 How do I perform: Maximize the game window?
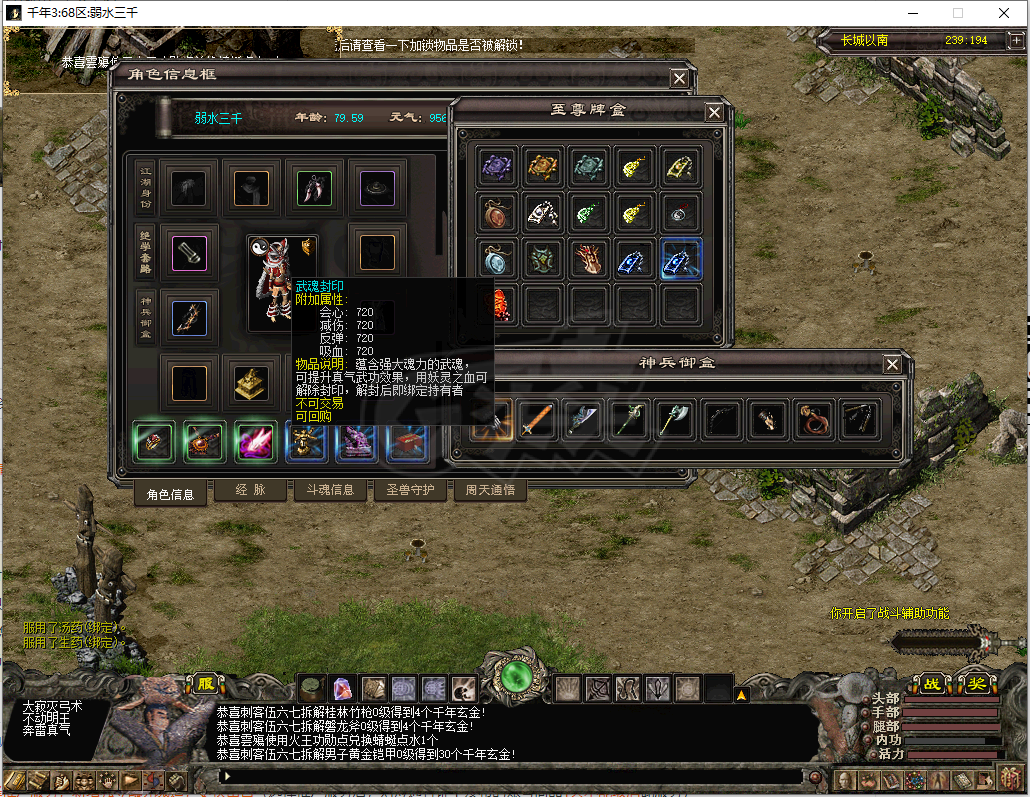coord(957,13)
